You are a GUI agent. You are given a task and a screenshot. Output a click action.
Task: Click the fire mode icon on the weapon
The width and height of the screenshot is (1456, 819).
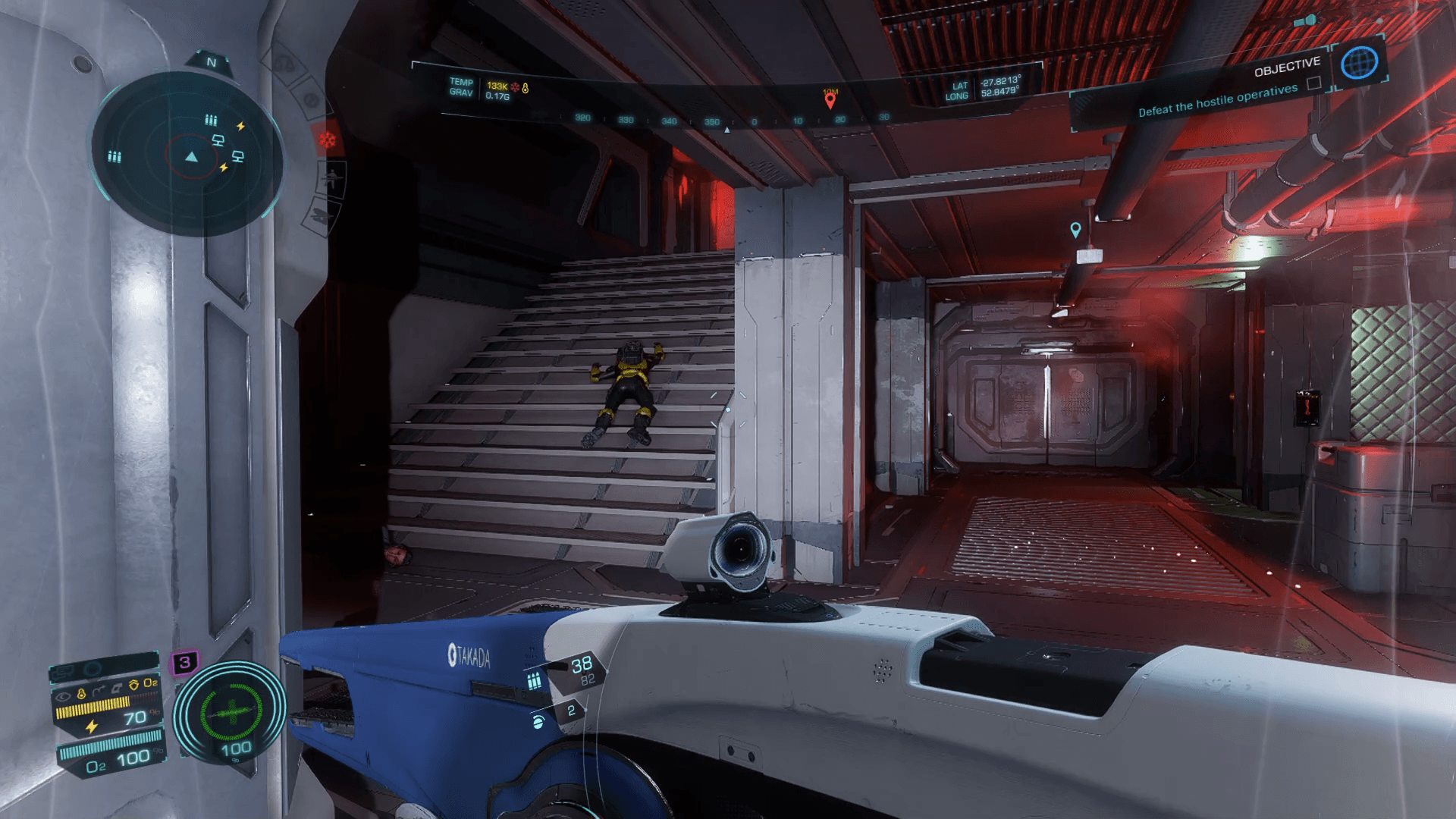coord(538,721)
